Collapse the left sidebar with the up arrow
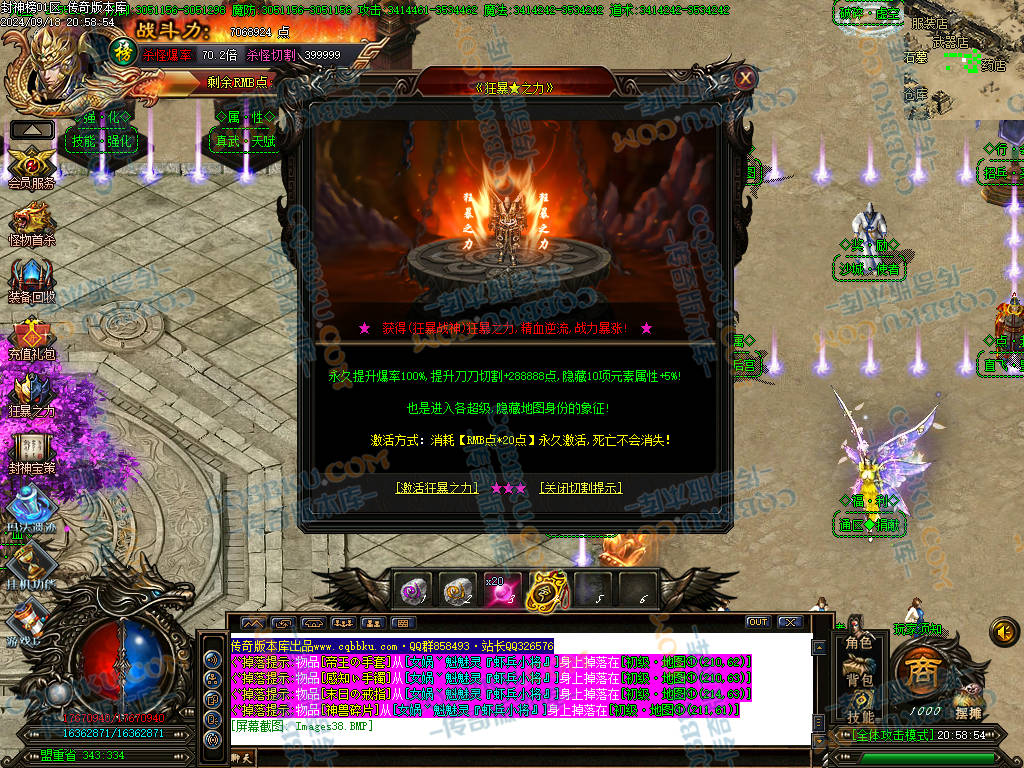 pos(32,129)
